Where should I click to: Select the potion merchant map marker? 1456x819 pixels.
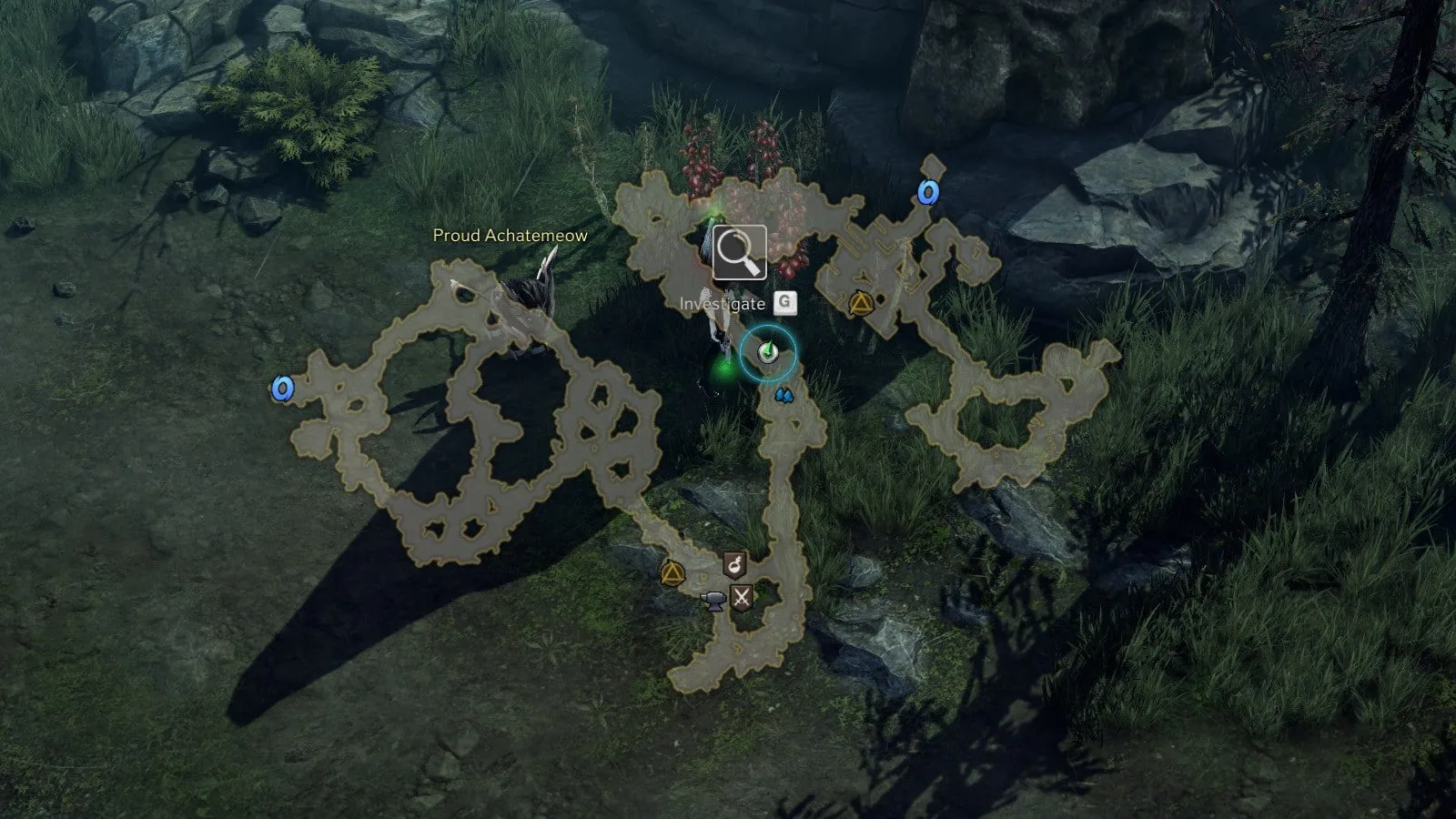click(x=734, y=565)
